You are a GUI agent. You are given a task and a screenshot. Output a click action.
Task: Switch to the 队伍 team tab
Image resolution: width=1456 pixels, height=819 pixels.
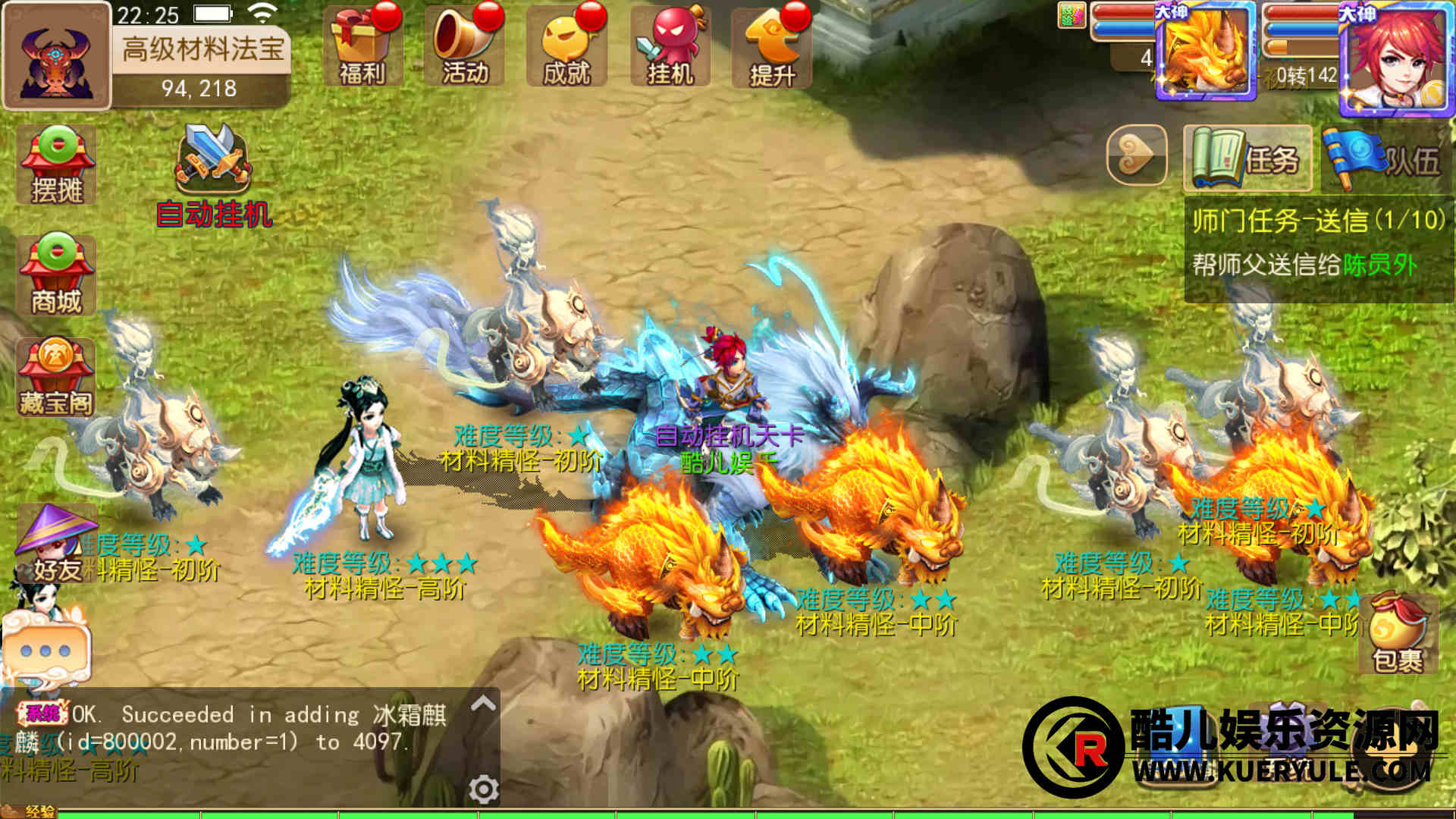point(1384,158)
